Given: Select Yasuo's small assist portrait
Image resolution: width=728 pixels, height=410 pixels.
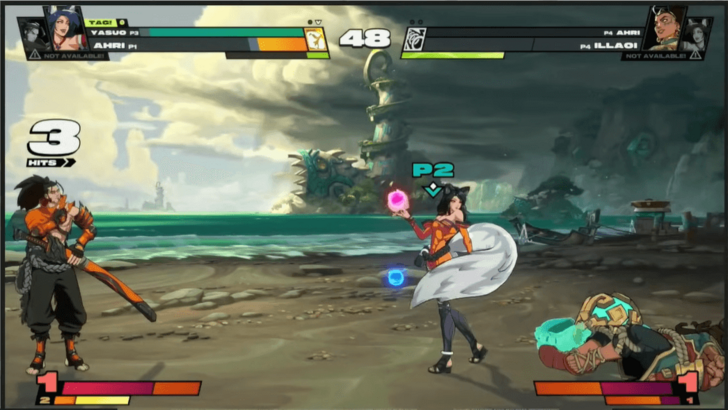Looking at the screenshot, I should tap(30, 33).
